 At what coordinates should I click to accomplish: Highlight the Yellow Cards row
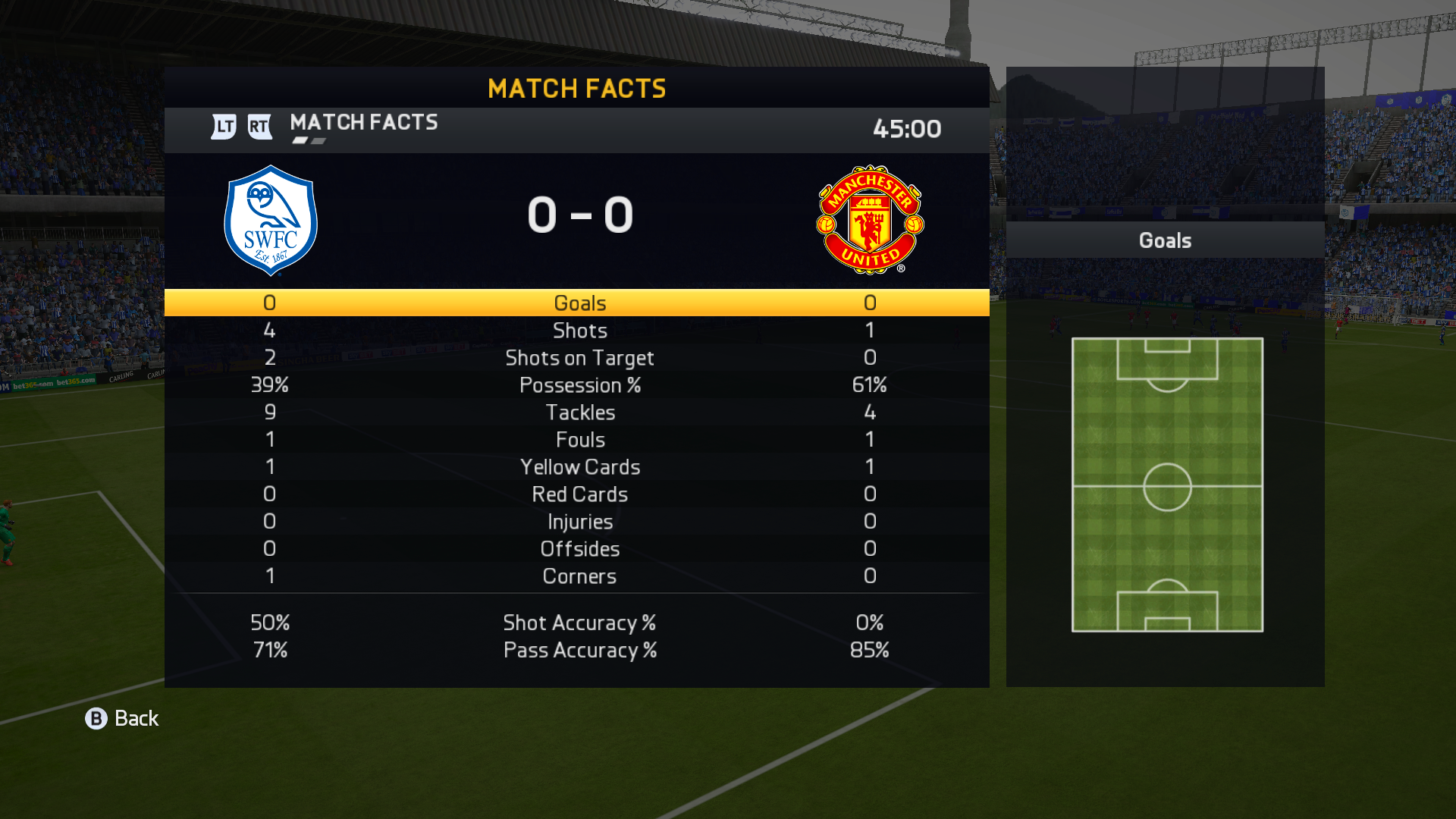579,467
